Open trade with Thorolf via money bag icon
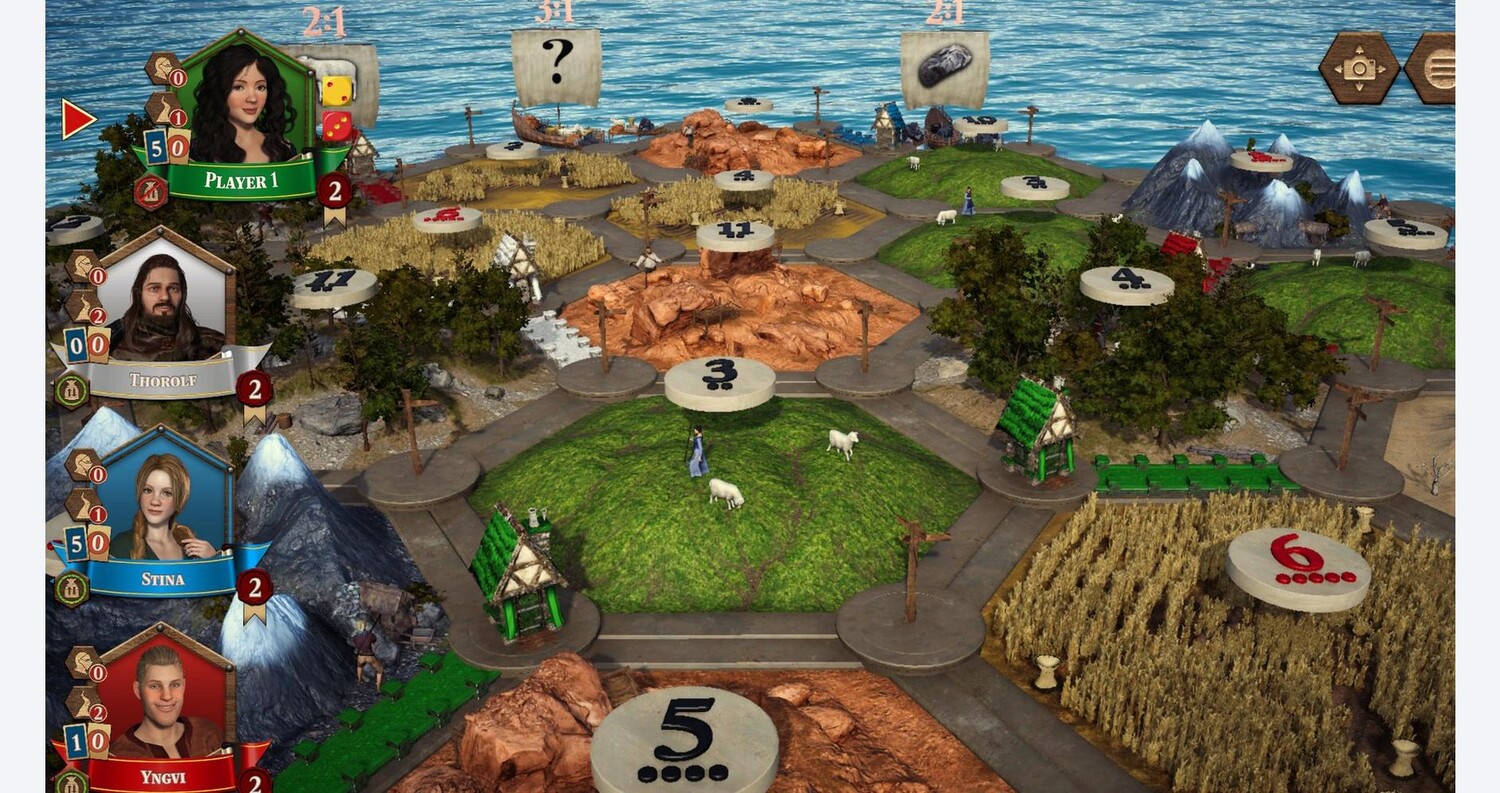 (72, 390)
